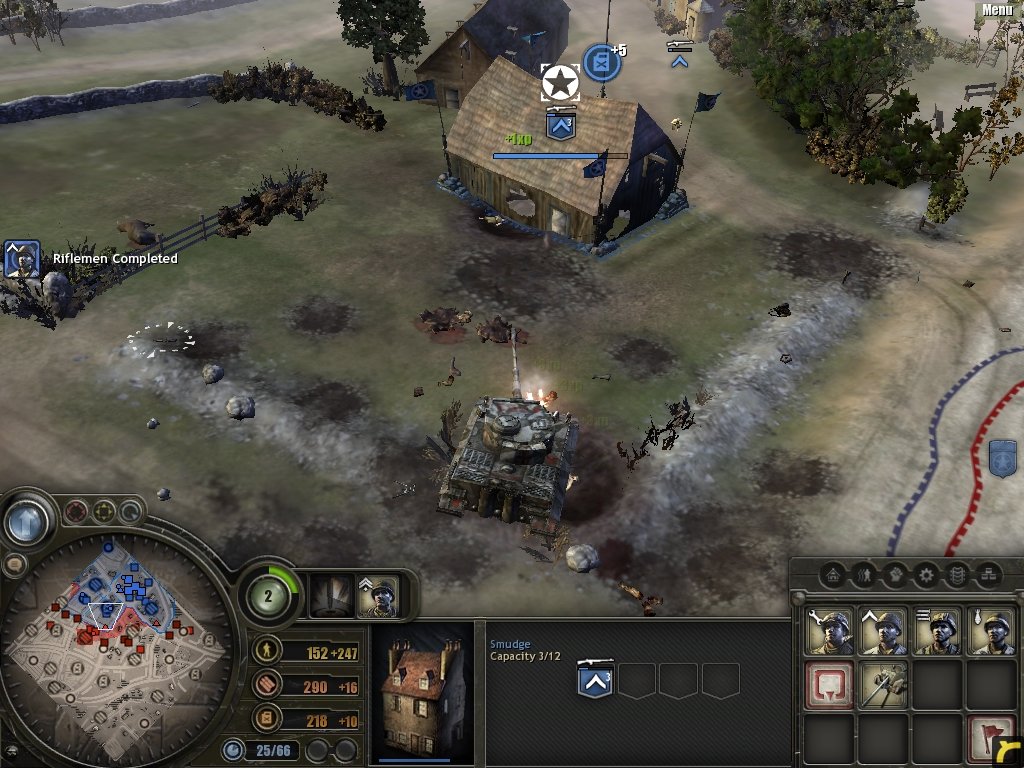Build the soldier squad with stripes icon
The height and width of the screenshot is (768, 1024).
(937, 631)
